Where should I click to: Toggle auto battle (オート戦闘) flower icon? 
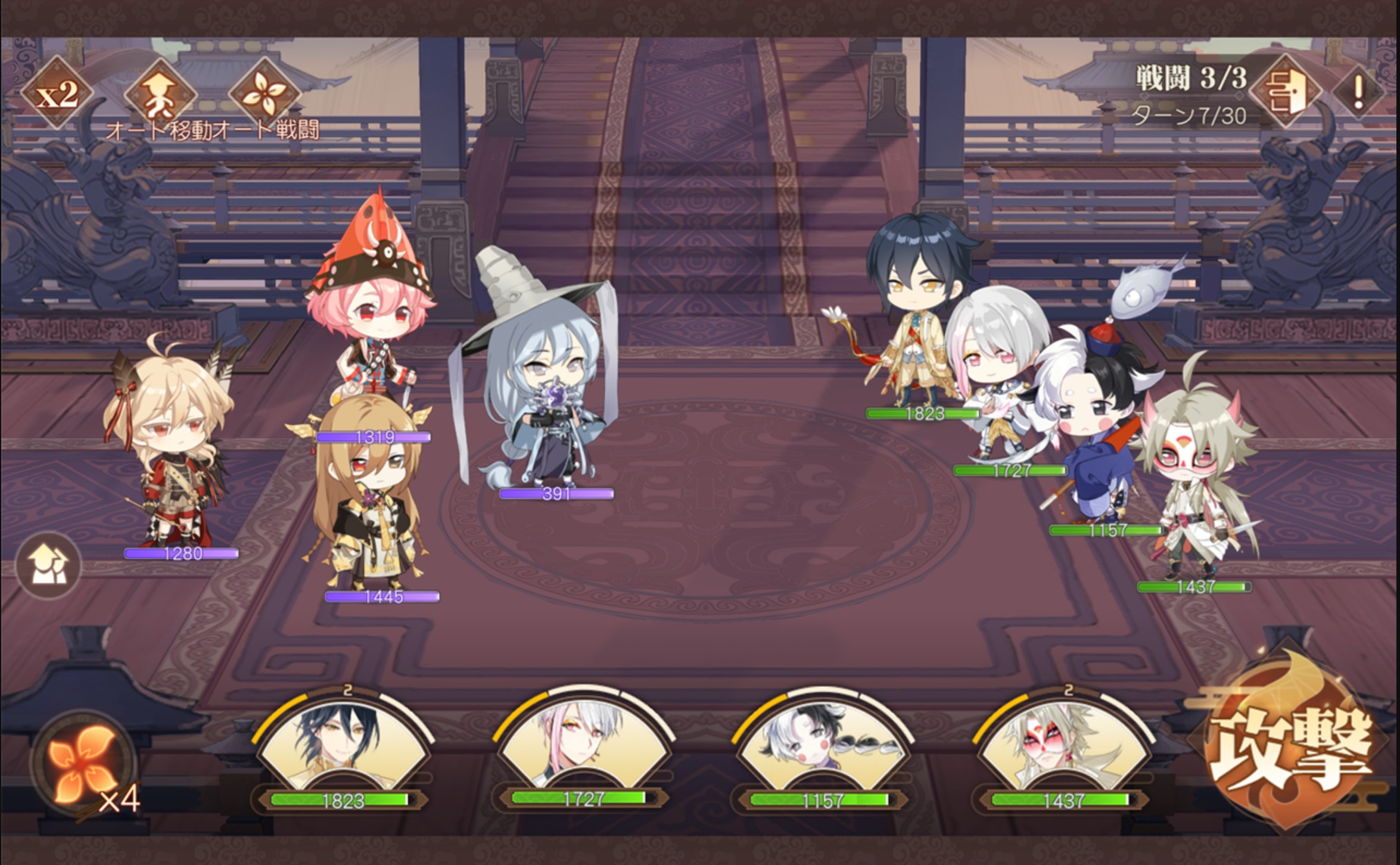265,94
